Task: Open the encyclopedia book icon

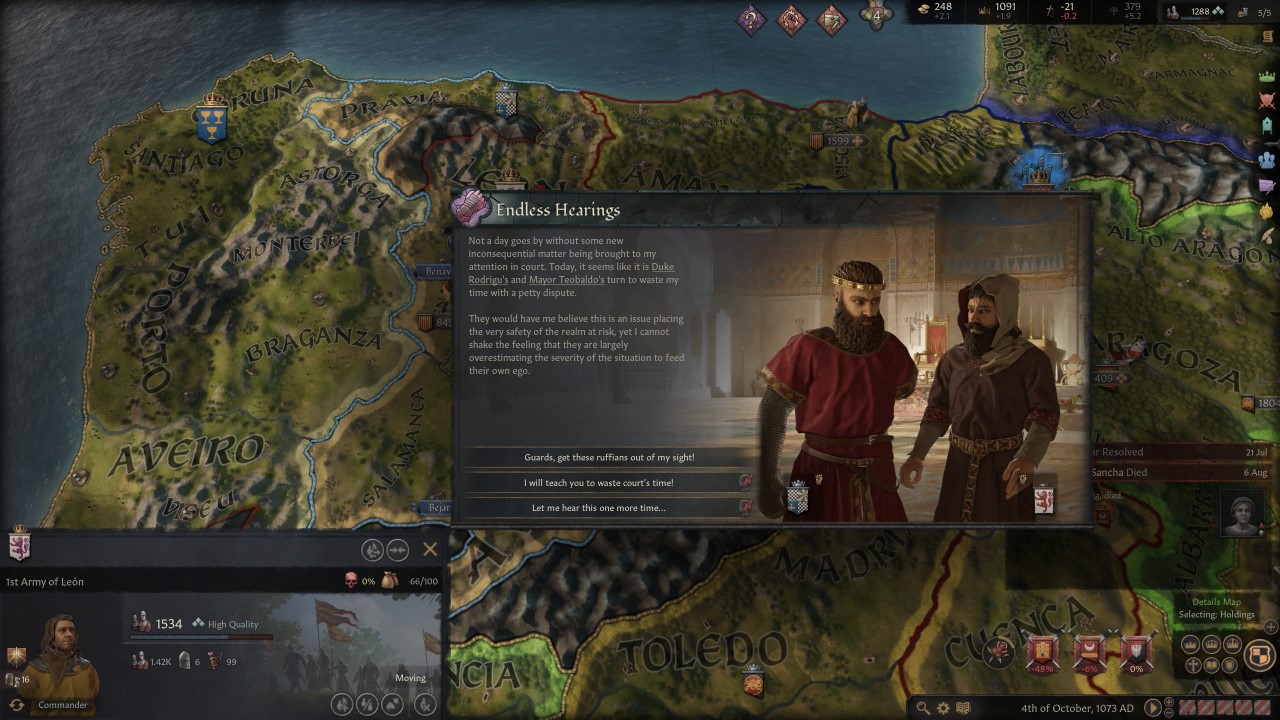Action: (963, 708)
